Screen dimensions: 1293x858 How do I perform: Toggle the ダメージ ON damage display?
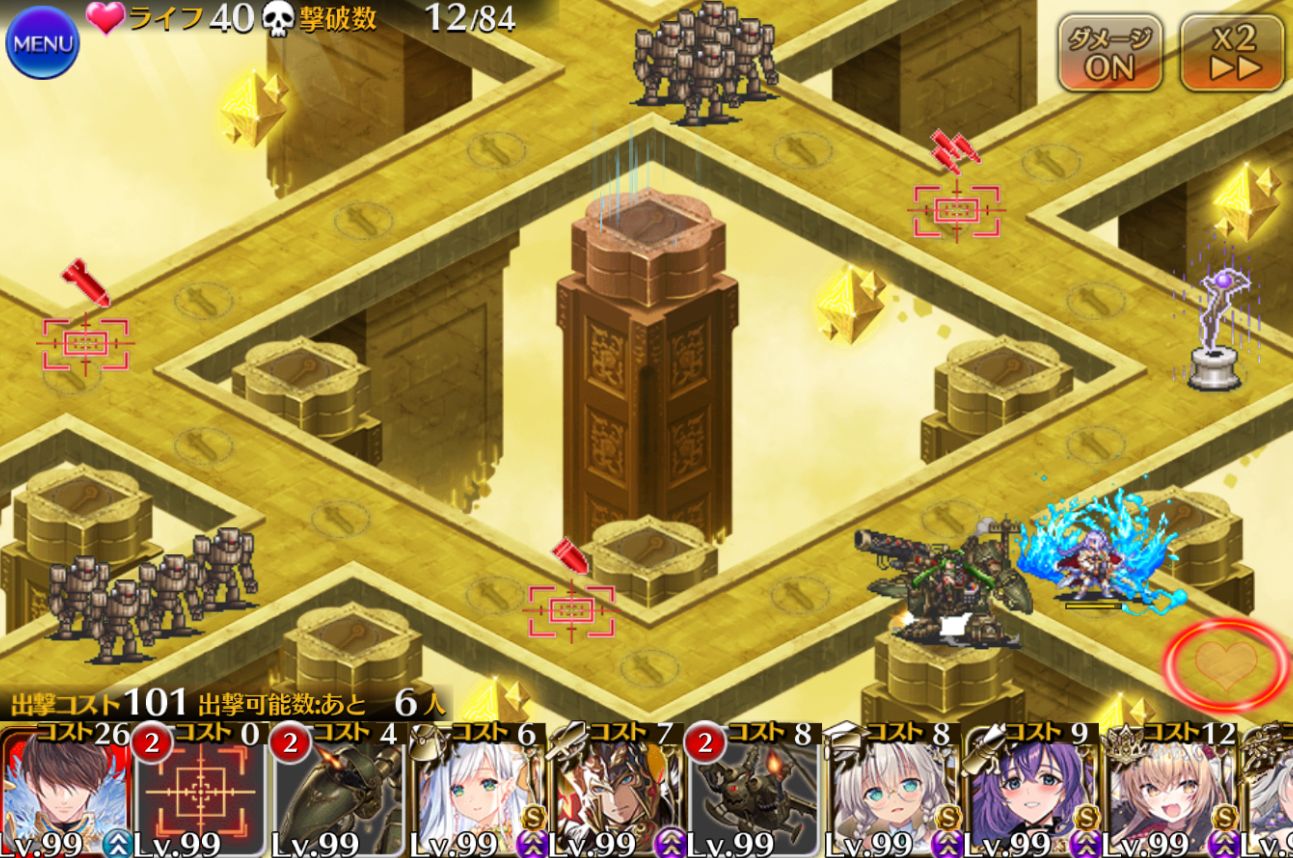pyautogui.click(x=1110, y=53)
